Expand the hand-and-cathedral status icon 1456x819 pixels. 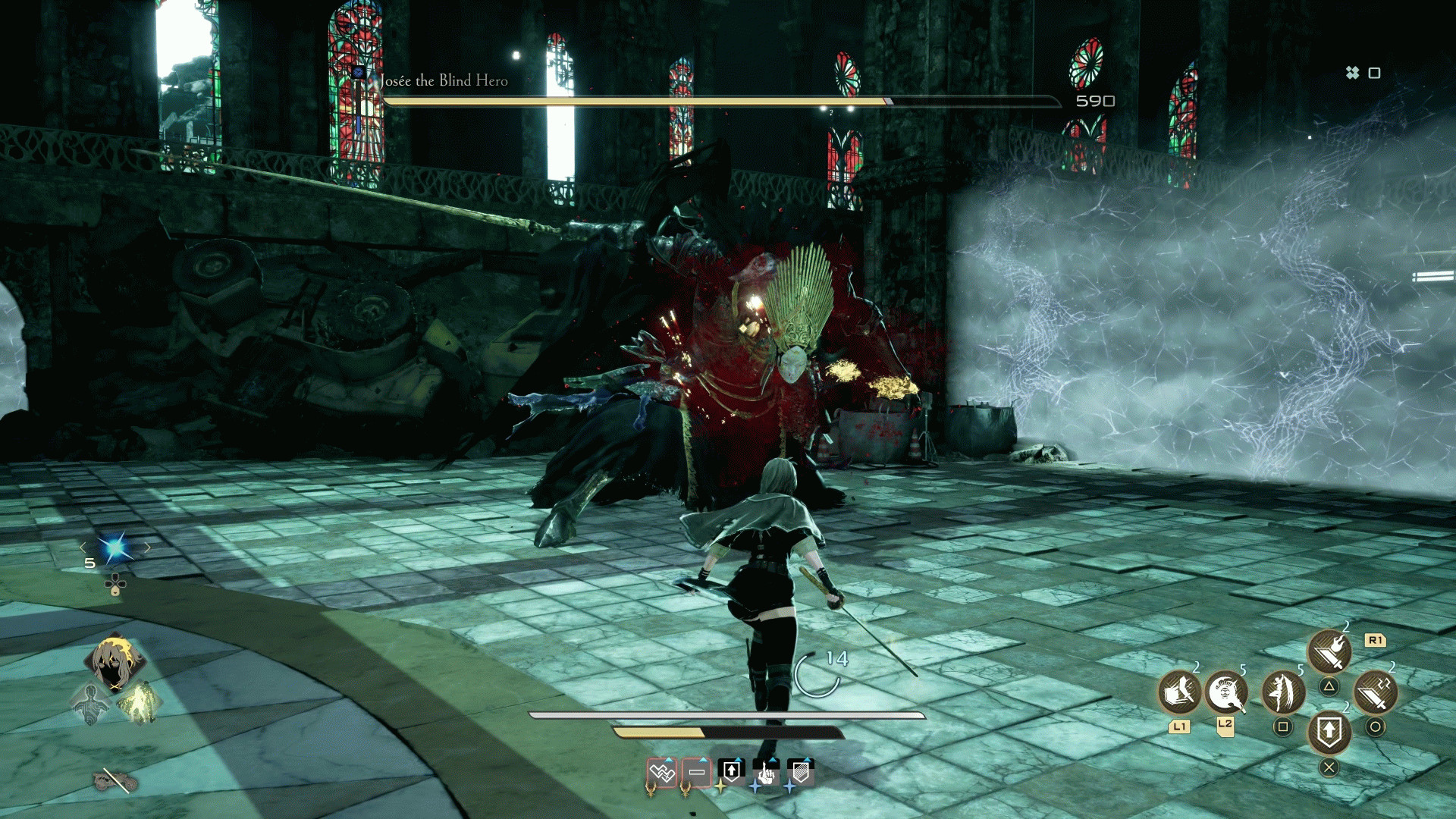pos(765,773)
